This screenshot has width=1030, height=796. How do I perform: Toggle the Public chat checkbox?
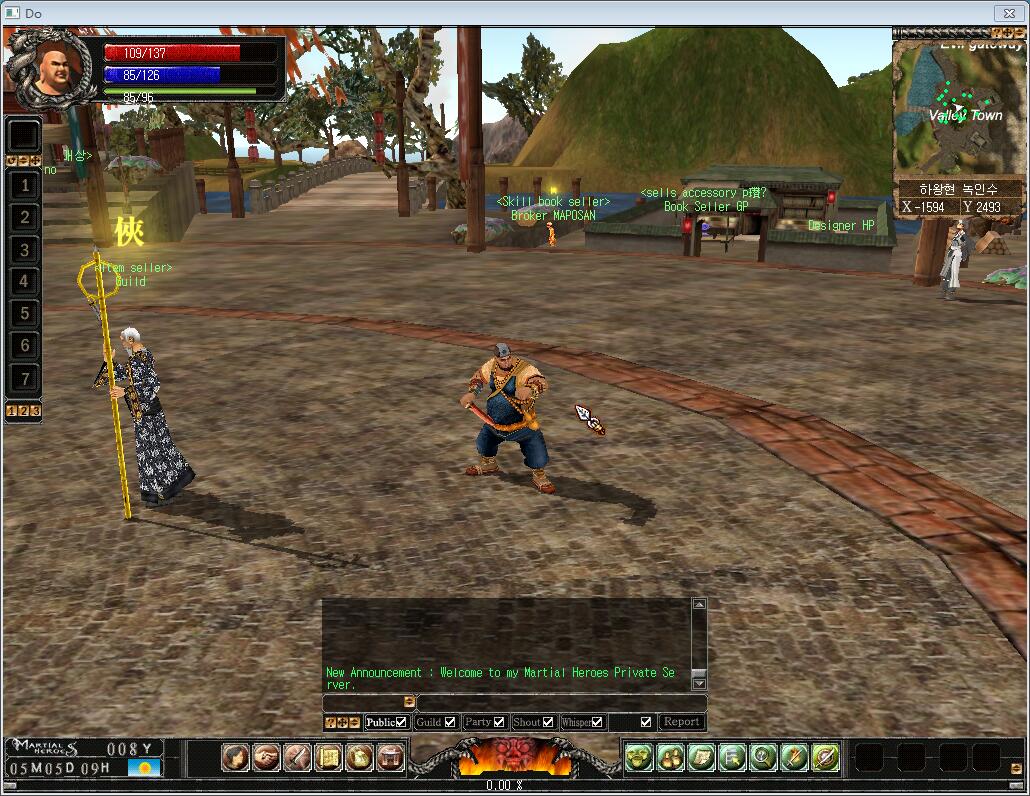(x=401, y=722)
